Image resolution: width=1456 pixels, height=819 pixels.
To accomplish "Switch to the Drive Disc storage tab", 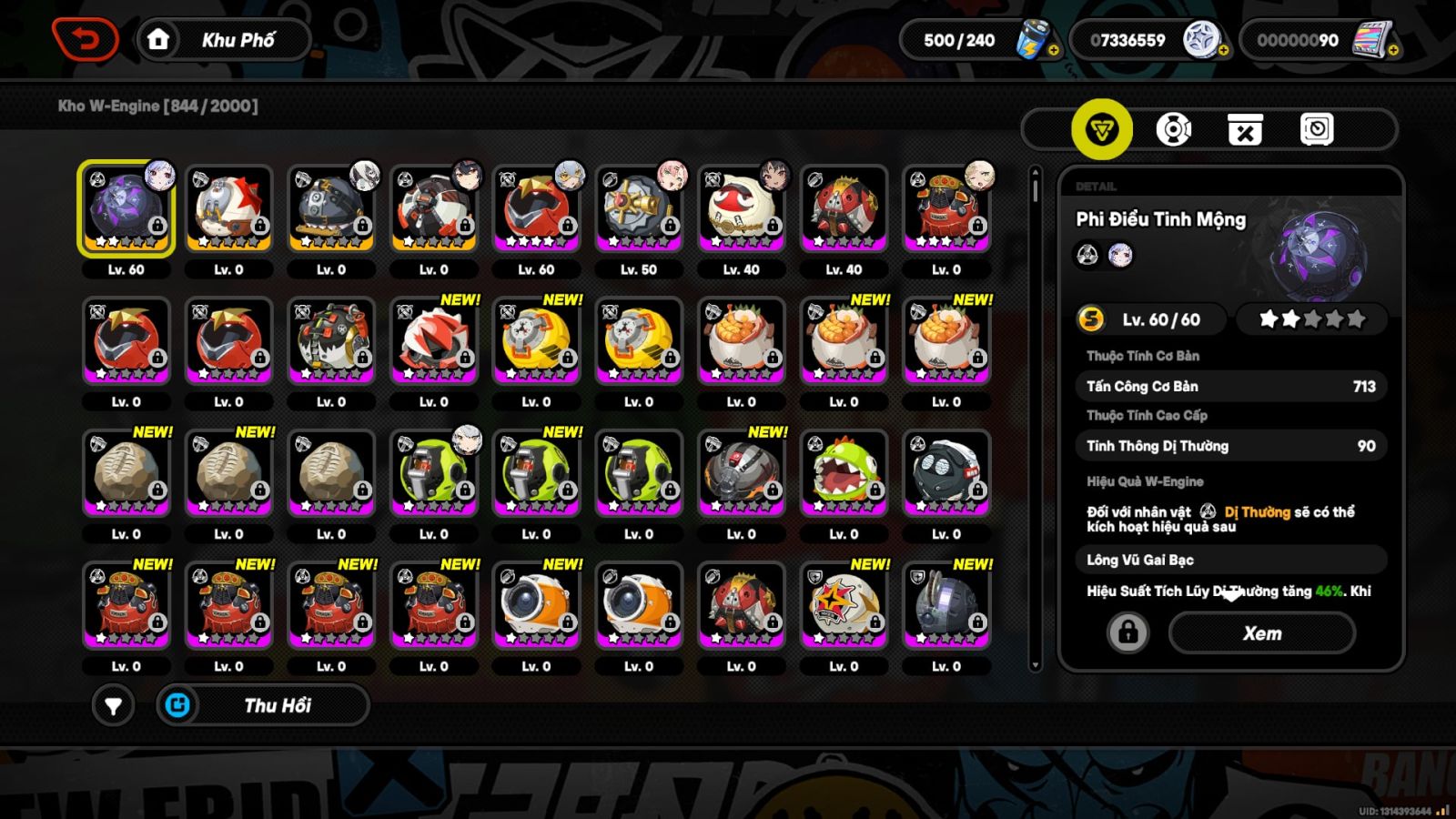I will click(1173, 129).
